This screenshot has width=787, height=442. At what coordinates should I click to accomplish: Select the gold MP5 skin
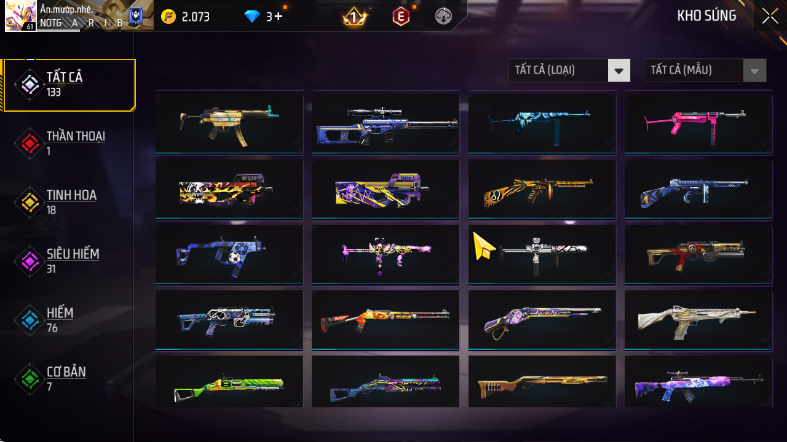click(x=229, y=121)
